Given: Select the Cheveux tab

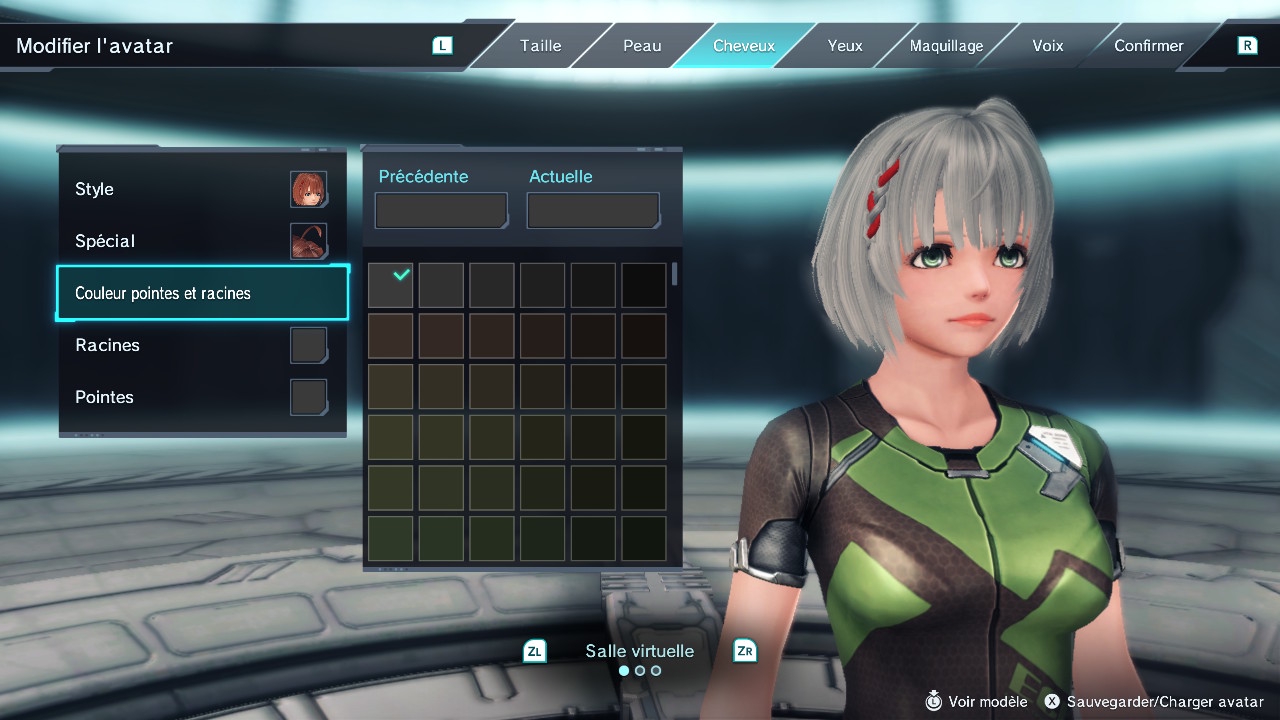Looking at the screenshot, I should pos(743,46).
